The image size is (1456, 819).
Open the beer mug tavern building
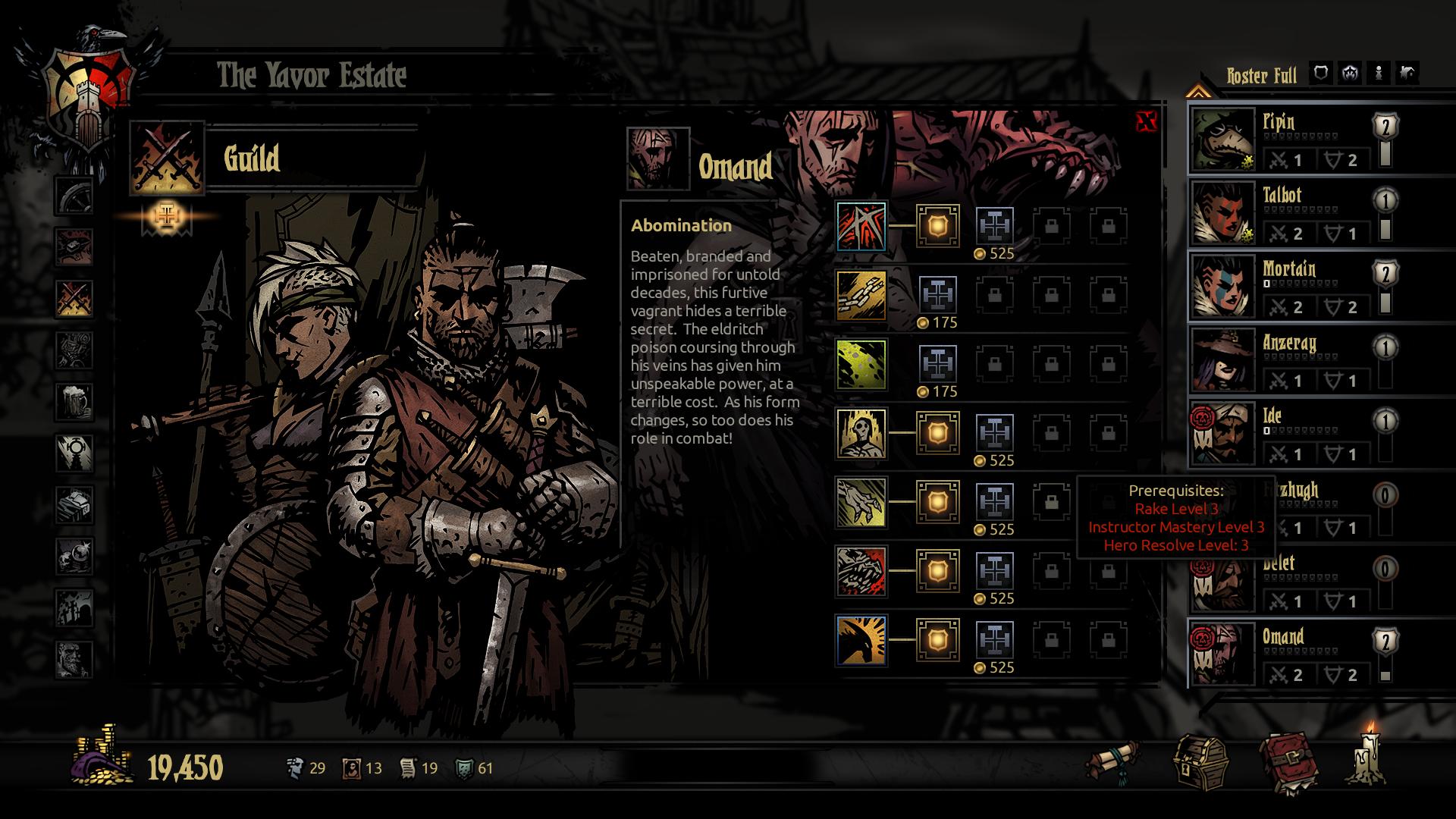tap(74, 401)
